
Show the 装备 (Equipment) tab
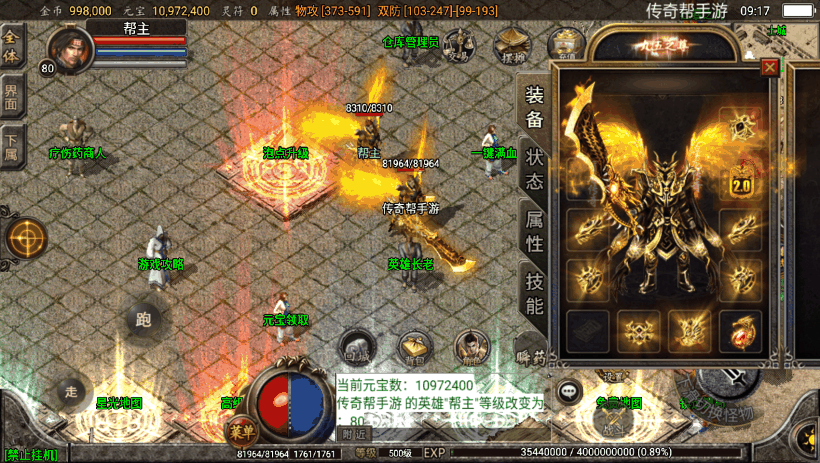click(x=535, y=107)
